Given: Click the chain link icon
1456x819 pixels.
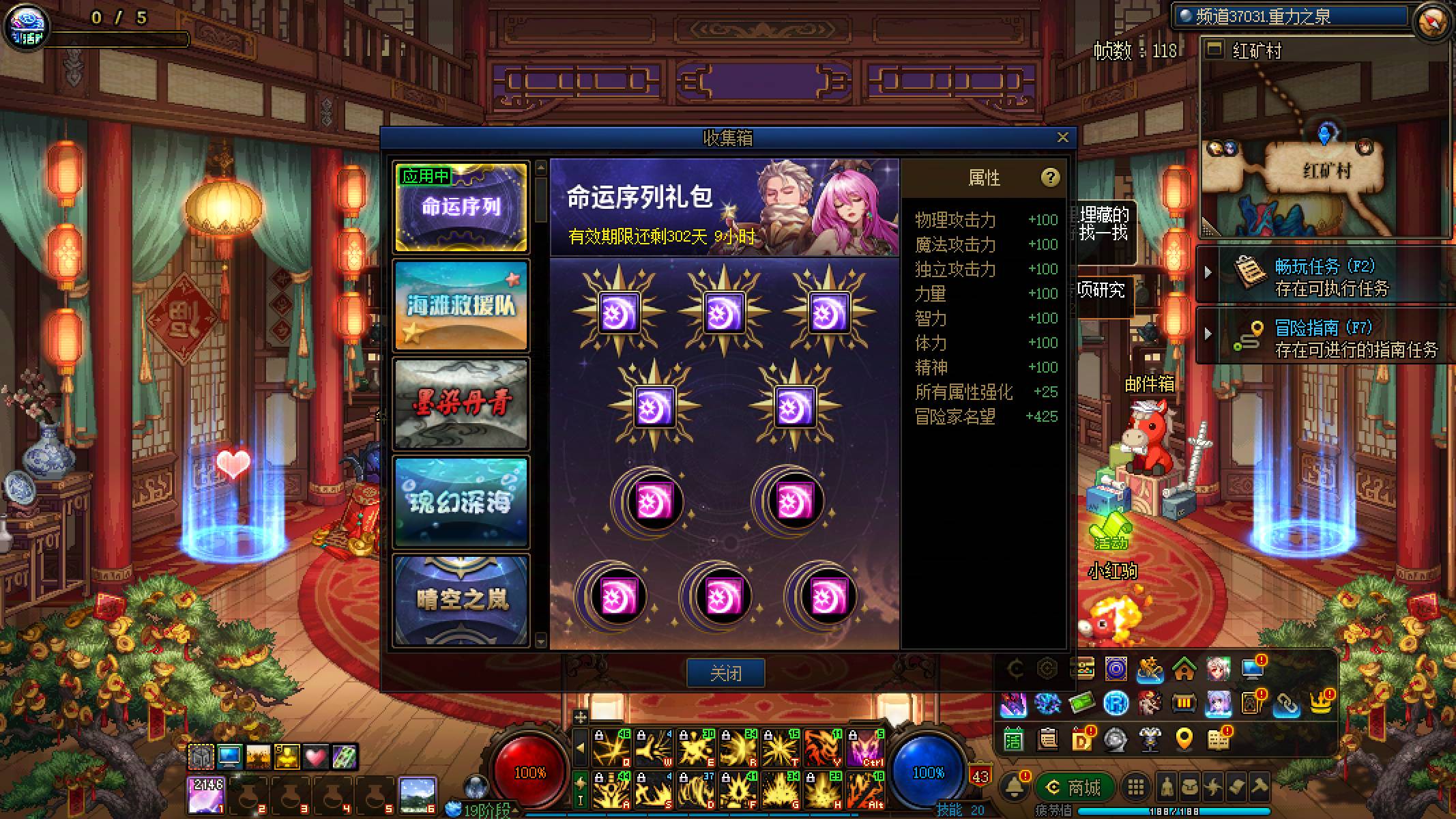Looking at the screenshot, I should 1286,704.
